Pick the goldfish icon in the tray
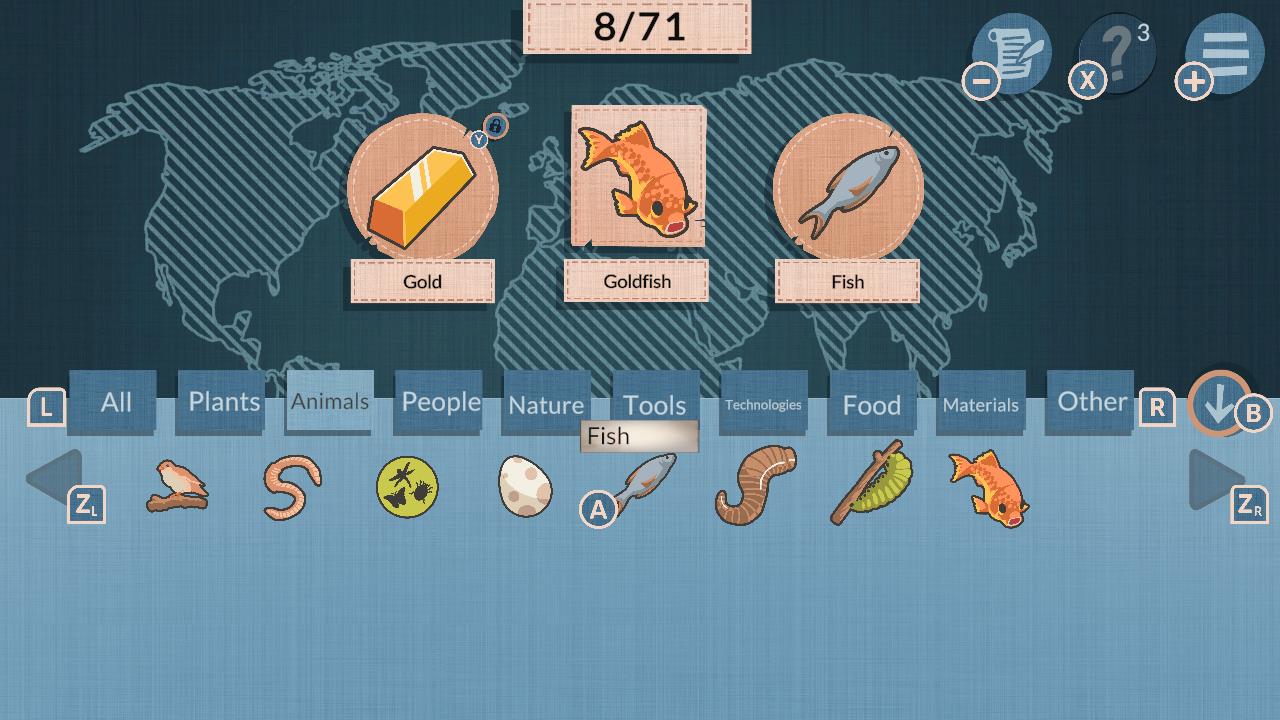This screenshot has height=720, width=1280. point(986,488)
